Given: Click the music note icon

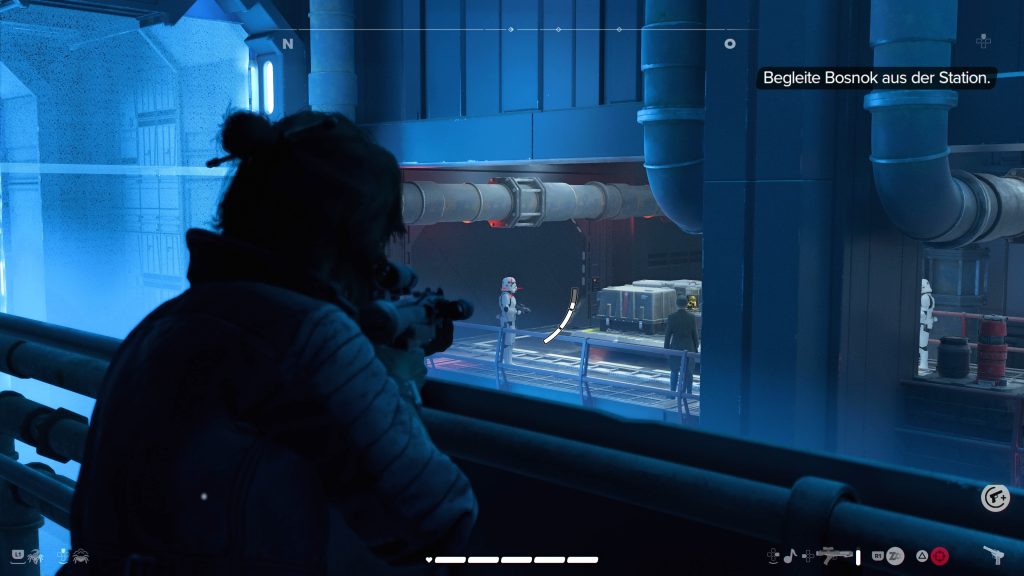Looking at the screenshot, I should pos(789,555).
